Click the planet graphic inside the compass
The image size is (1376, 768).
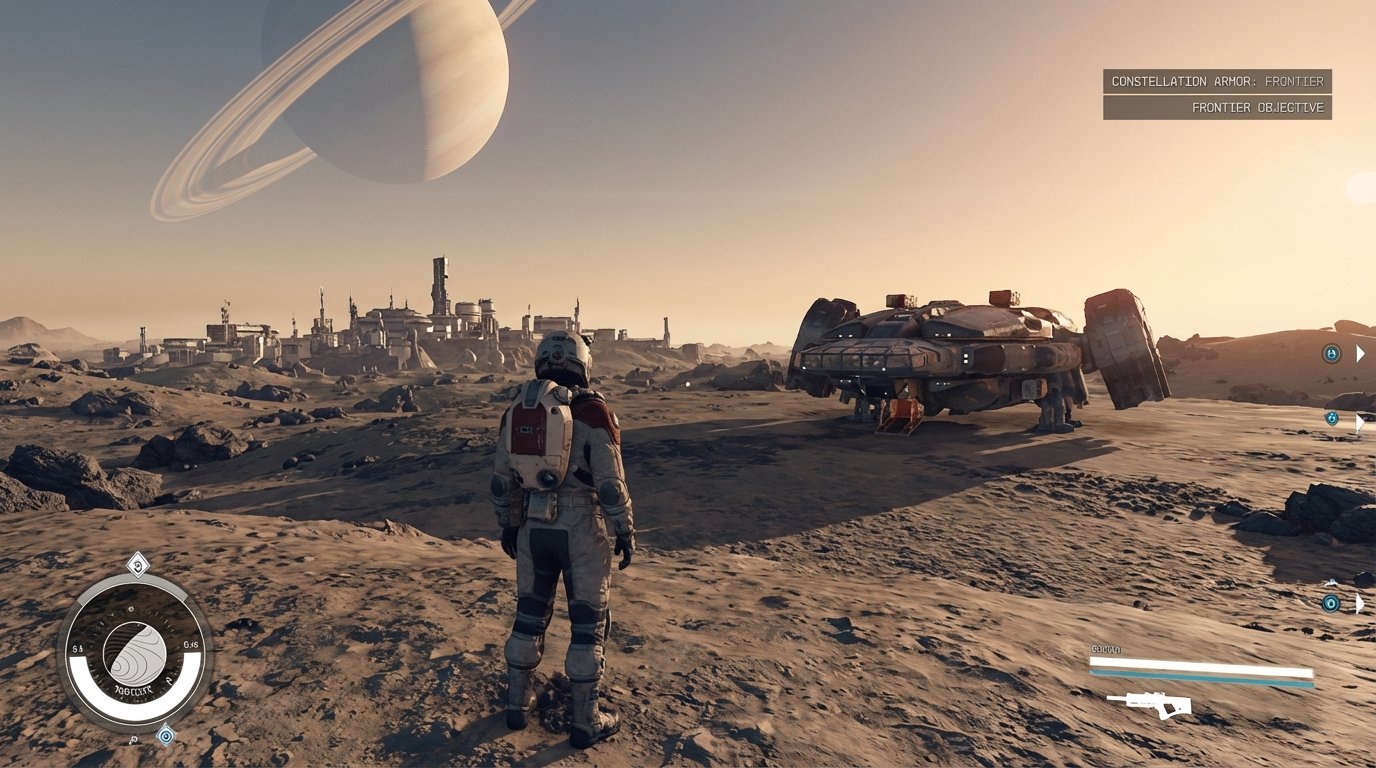[135, 655]
